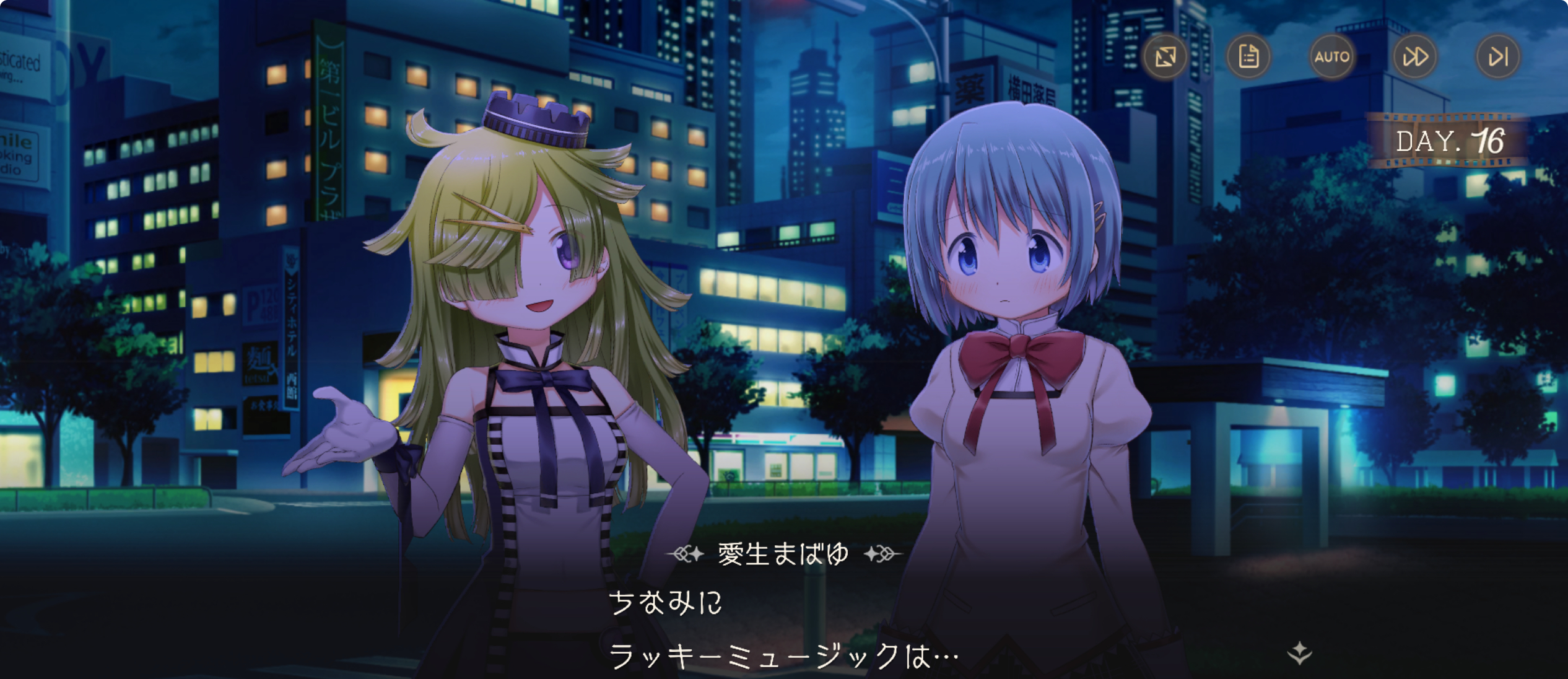Hide the dialogue window with the crossed-window icon
Viewport: 1568px width, 679px height.
coord(1165,57)
